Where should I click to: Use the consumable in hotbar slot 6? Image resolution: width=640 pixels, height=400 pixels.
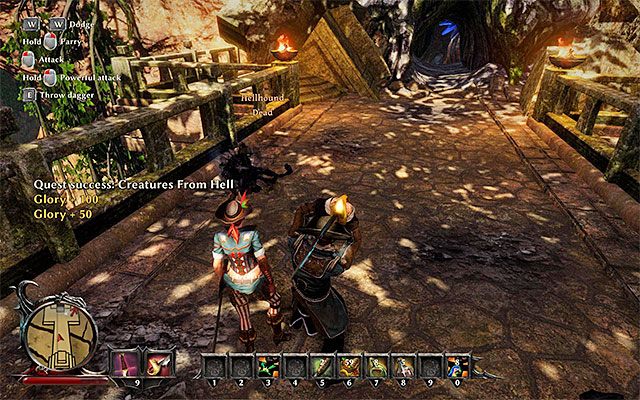click(x=350, y=365)
